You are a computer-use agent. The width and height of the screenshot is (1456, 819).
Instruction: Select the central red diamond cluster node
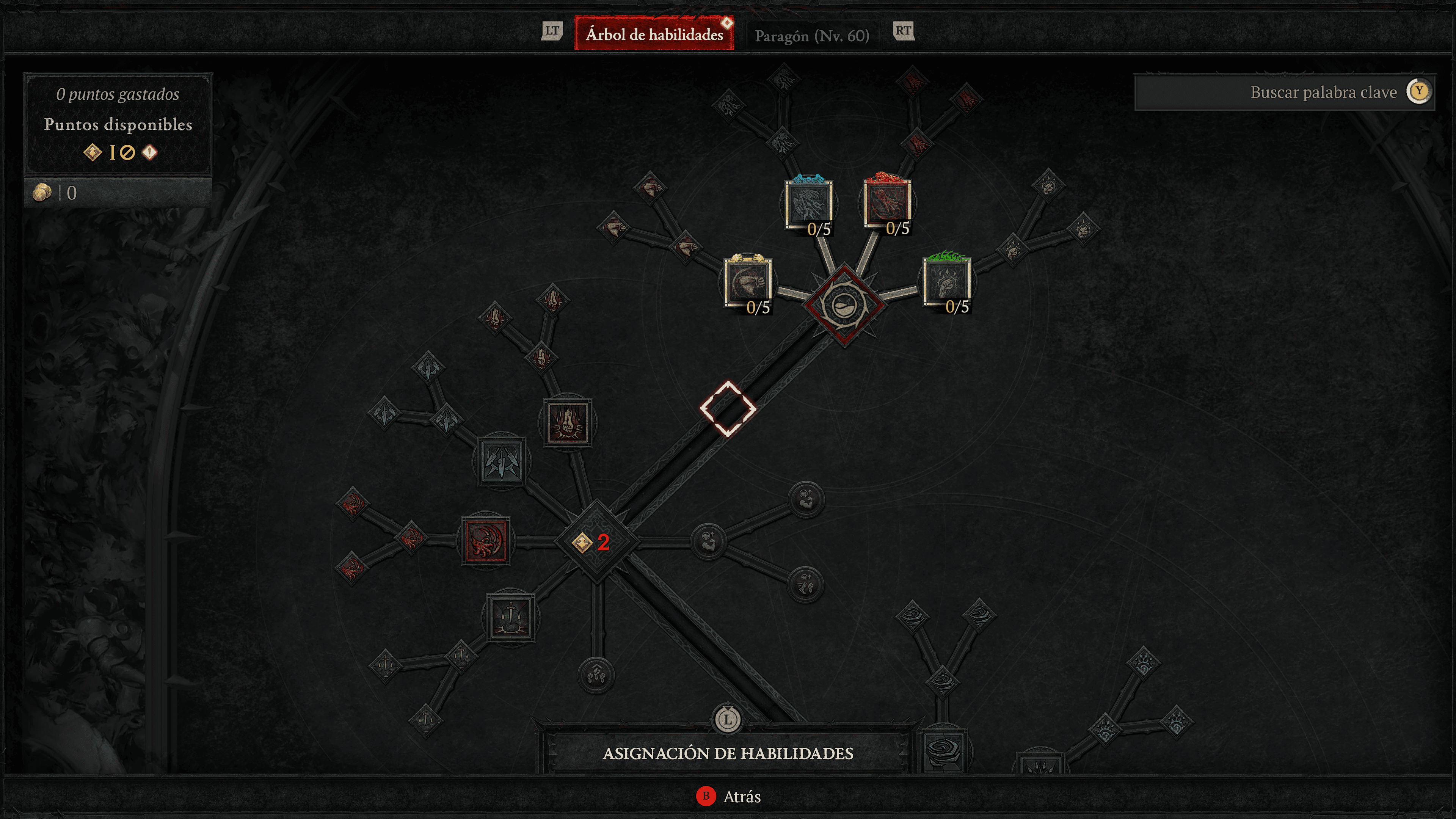tap(844, 304)
